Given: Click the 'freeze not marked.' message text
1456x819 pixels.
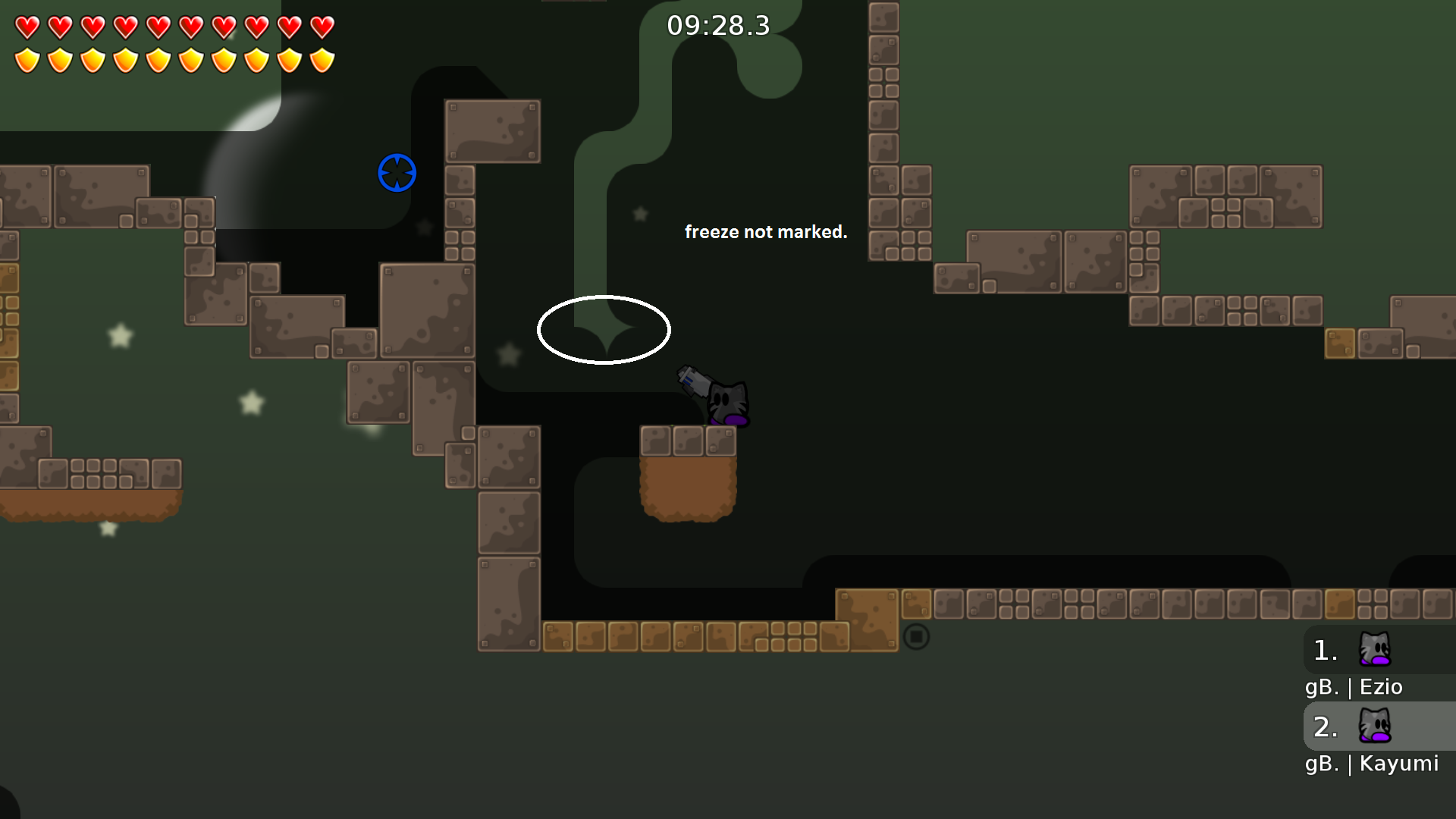Looking at the screenshot, I should (x=767, y=232).
